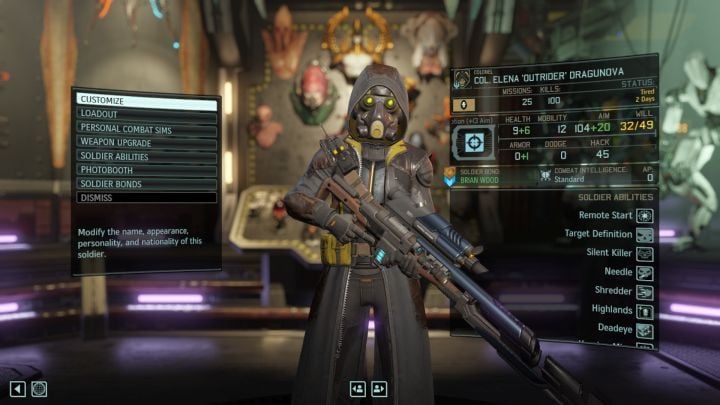Open the Soldier Abilities menu entry
Screen dimensions: 720x405
pos(145,156)
